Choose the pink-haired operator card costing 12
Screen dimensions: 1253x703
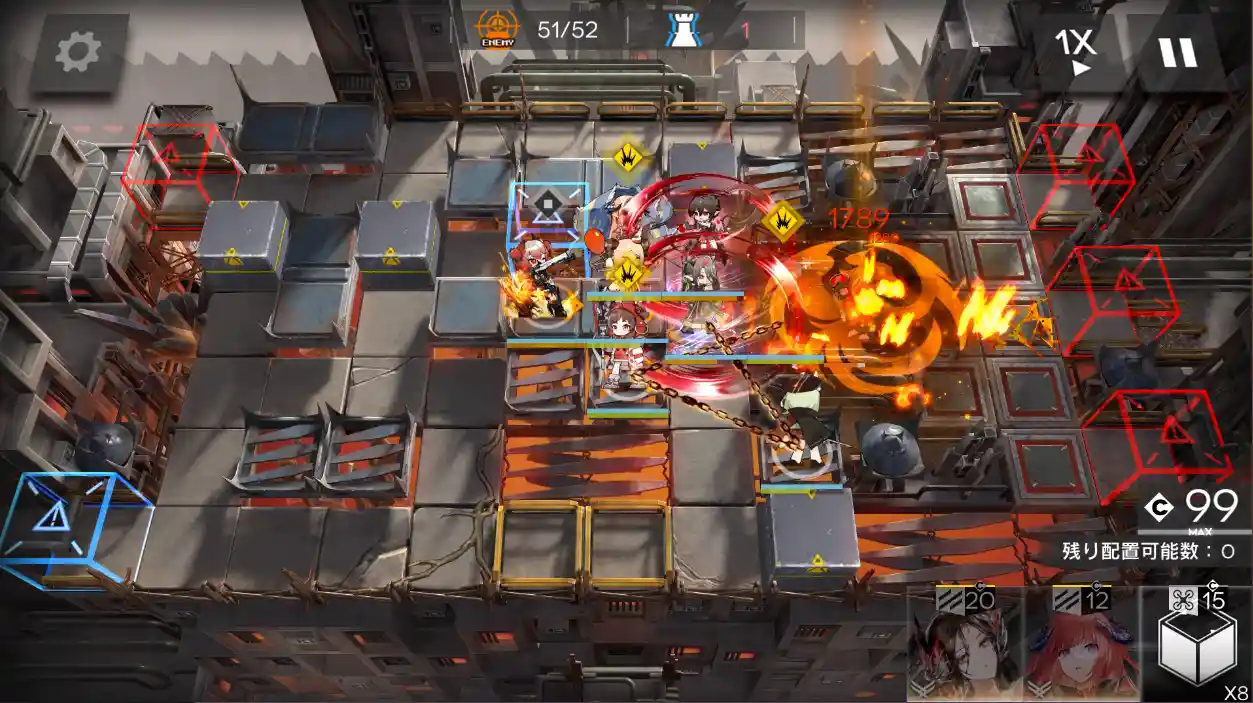1081,647
